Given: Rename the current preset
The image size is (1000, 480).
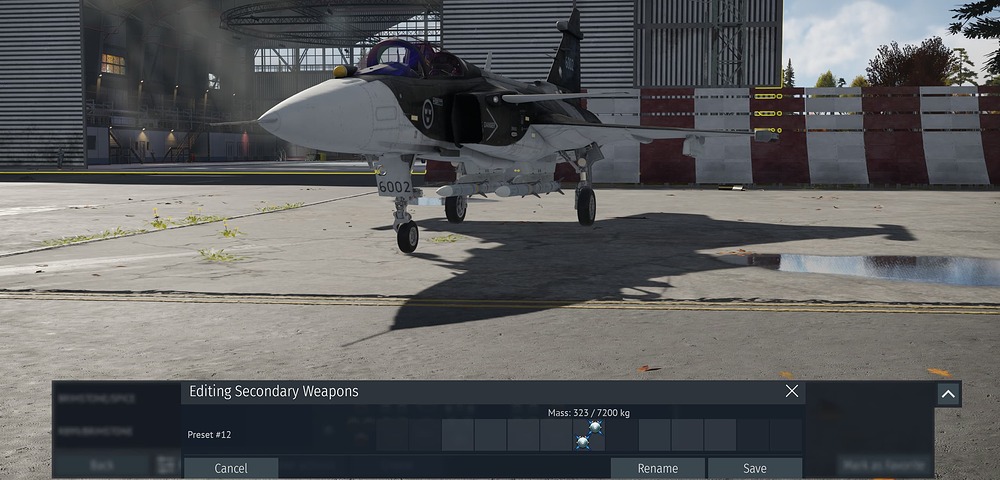Looking at the screenshot, I should tap(657, 468).
